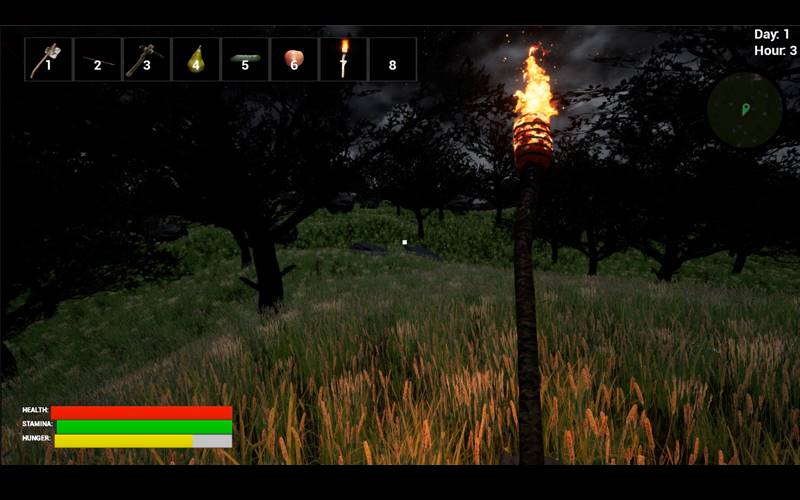This screenshot has height=500, width=800.
Task: Choose the torch in hotbar slot 7
Action: pos(343,60)
